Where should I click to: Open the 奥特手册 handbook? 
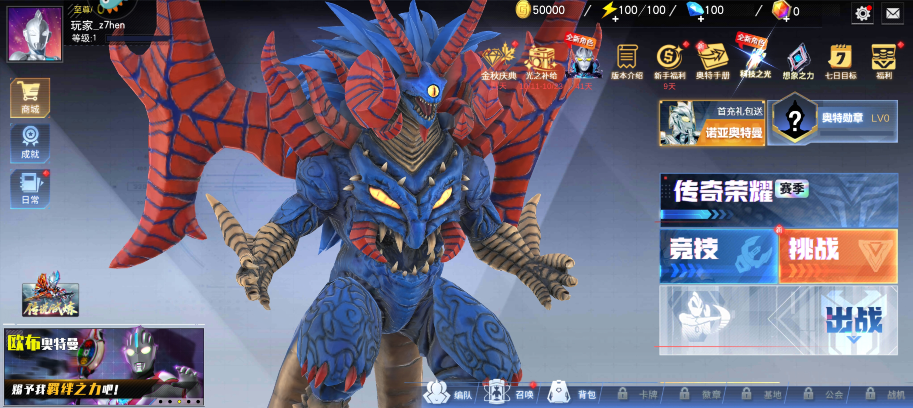pyautogui.click(x=712, y=62)
